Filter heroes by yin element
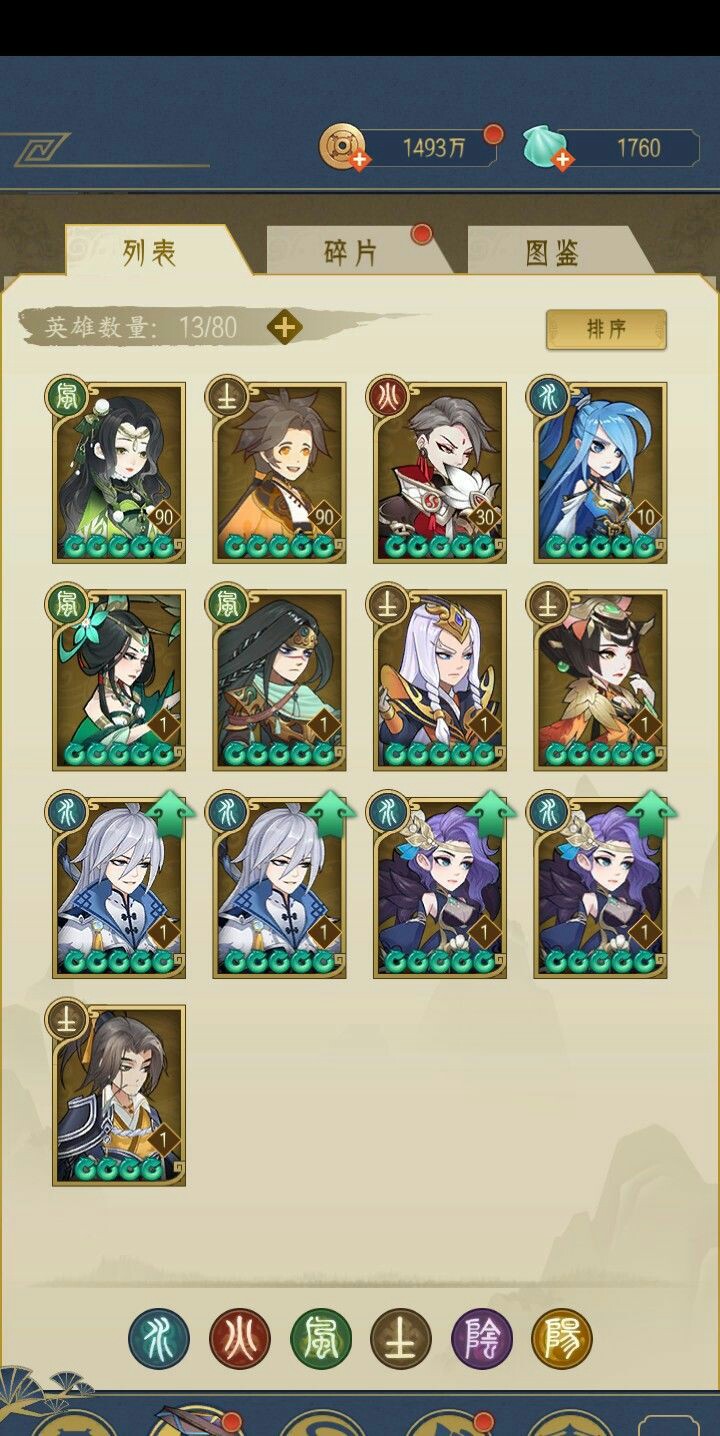This screenshot has width=720, height=1436. pyautogui.click(x=482, y=1338)
